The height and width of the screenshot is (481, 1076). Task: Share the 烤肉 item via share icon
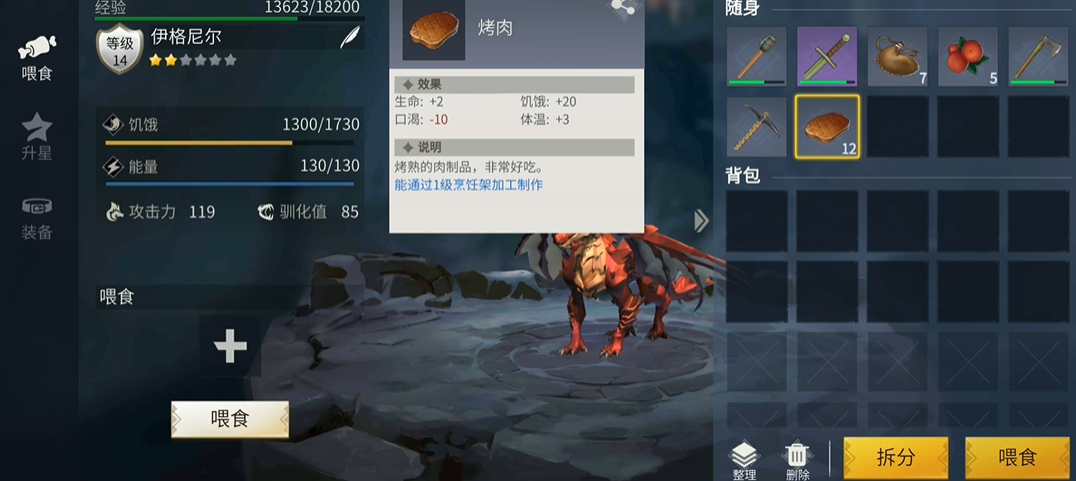point(623,8)
